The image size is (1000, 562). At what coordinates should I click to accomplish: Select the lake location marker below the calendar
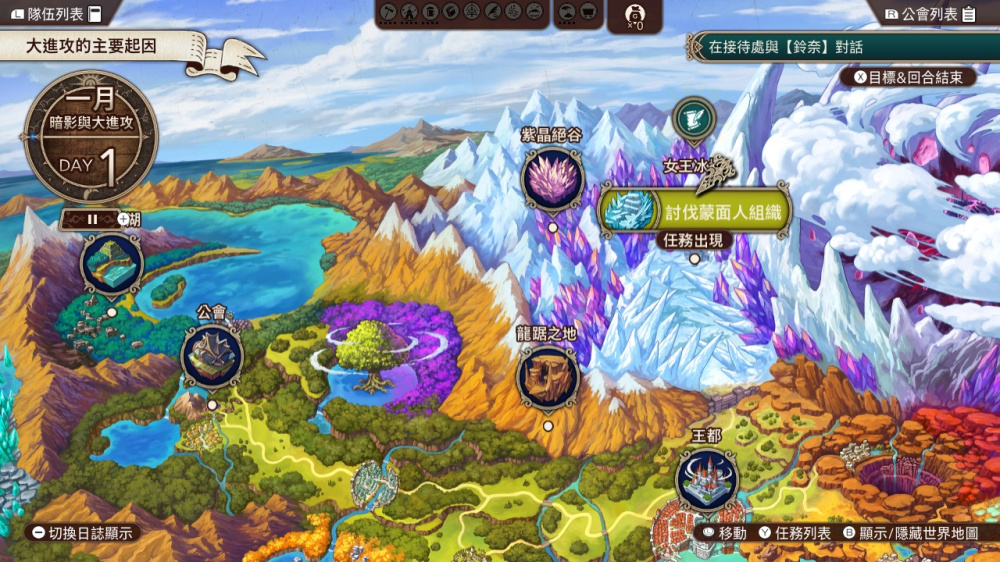pyautogui.click(x=111, y=265)
